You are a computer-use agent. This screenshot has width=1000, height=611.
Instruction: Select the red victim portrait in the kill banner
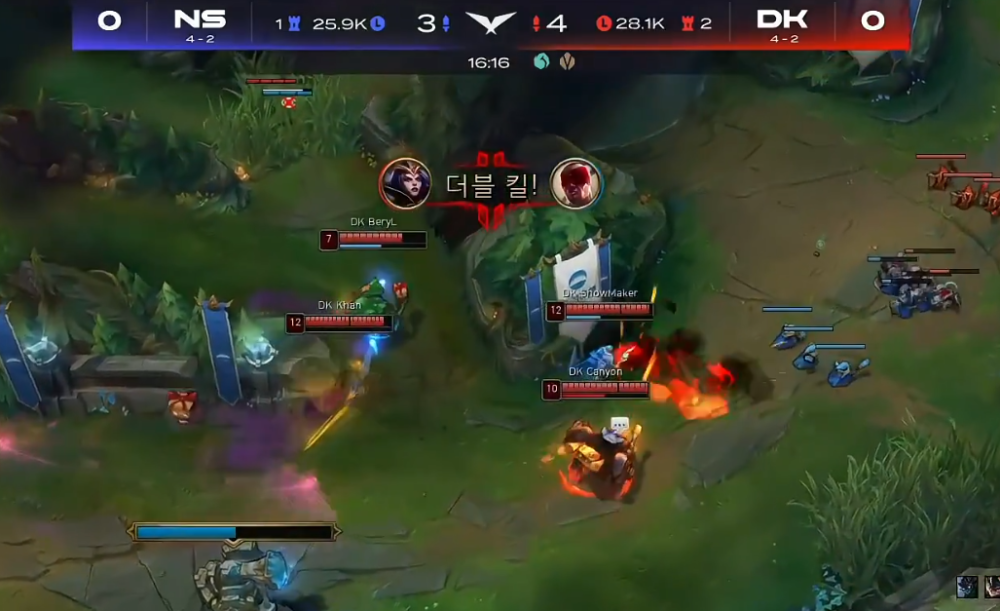coord(576,183)
